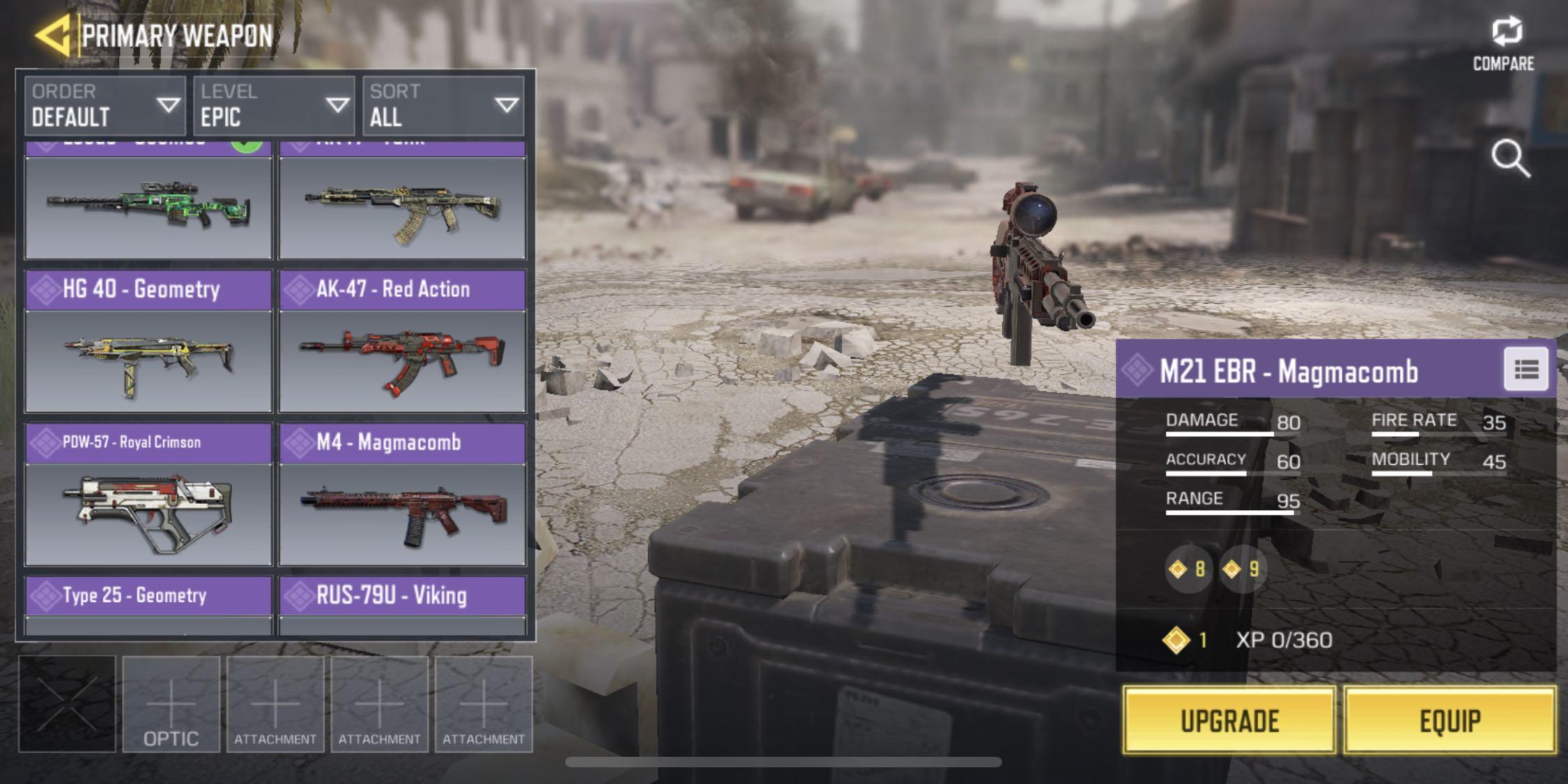Select the Optic slot
Image resolution: width=1568 pixels, height=784 pixels.
[171, 704]
